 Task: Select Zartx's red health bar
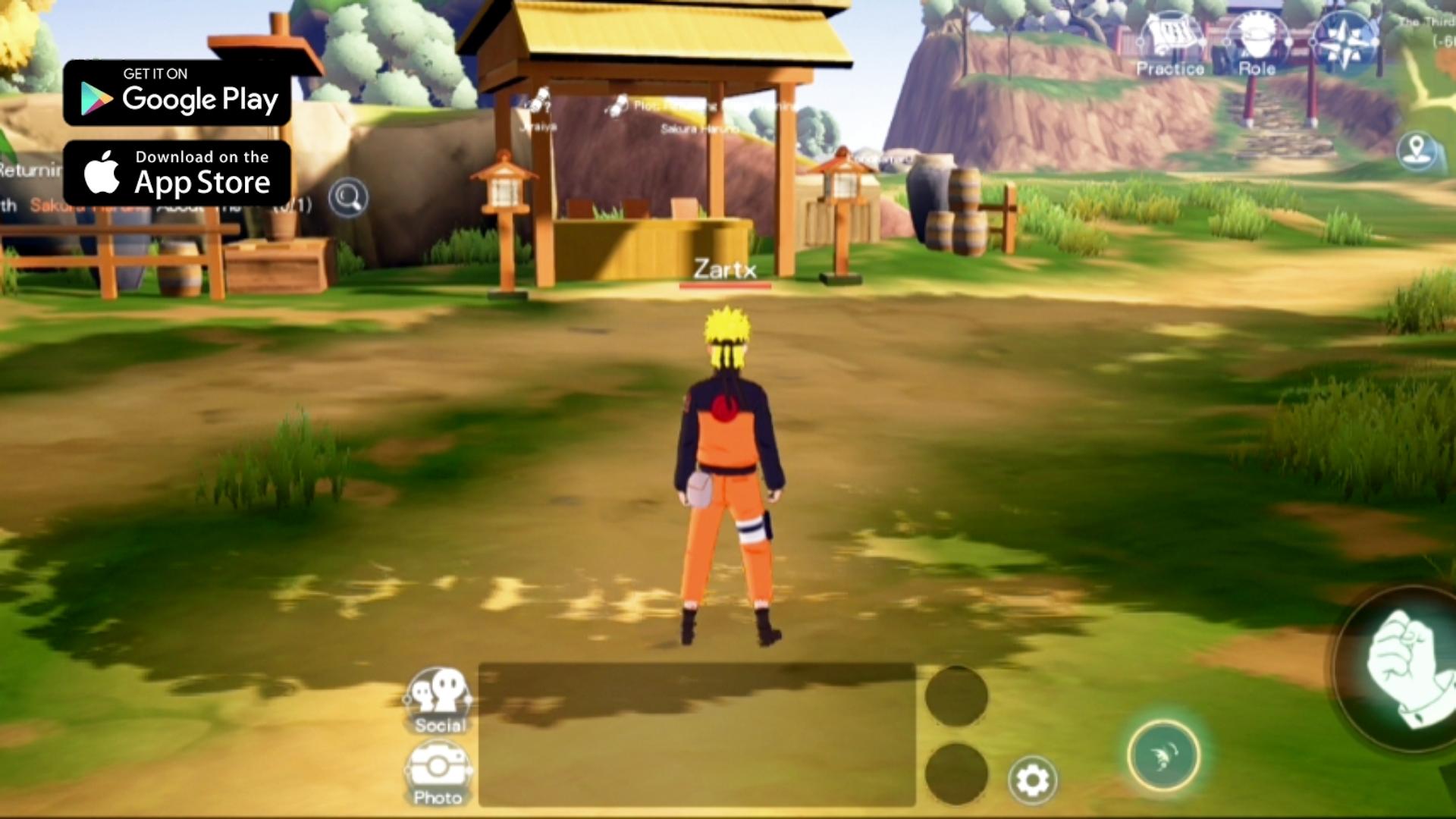point(726,287)
